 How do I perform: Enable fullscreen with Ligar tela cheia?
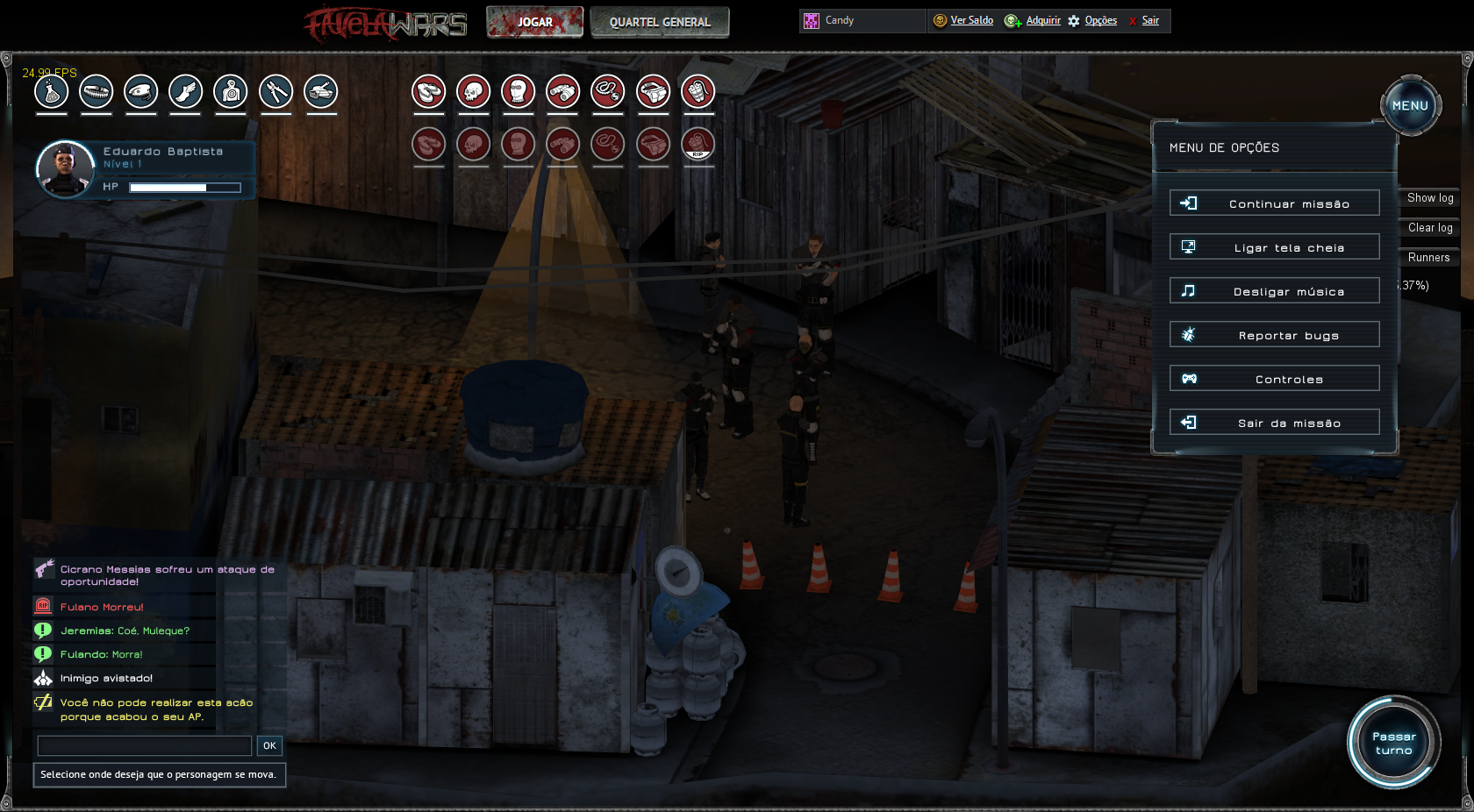coord(1274,247)
